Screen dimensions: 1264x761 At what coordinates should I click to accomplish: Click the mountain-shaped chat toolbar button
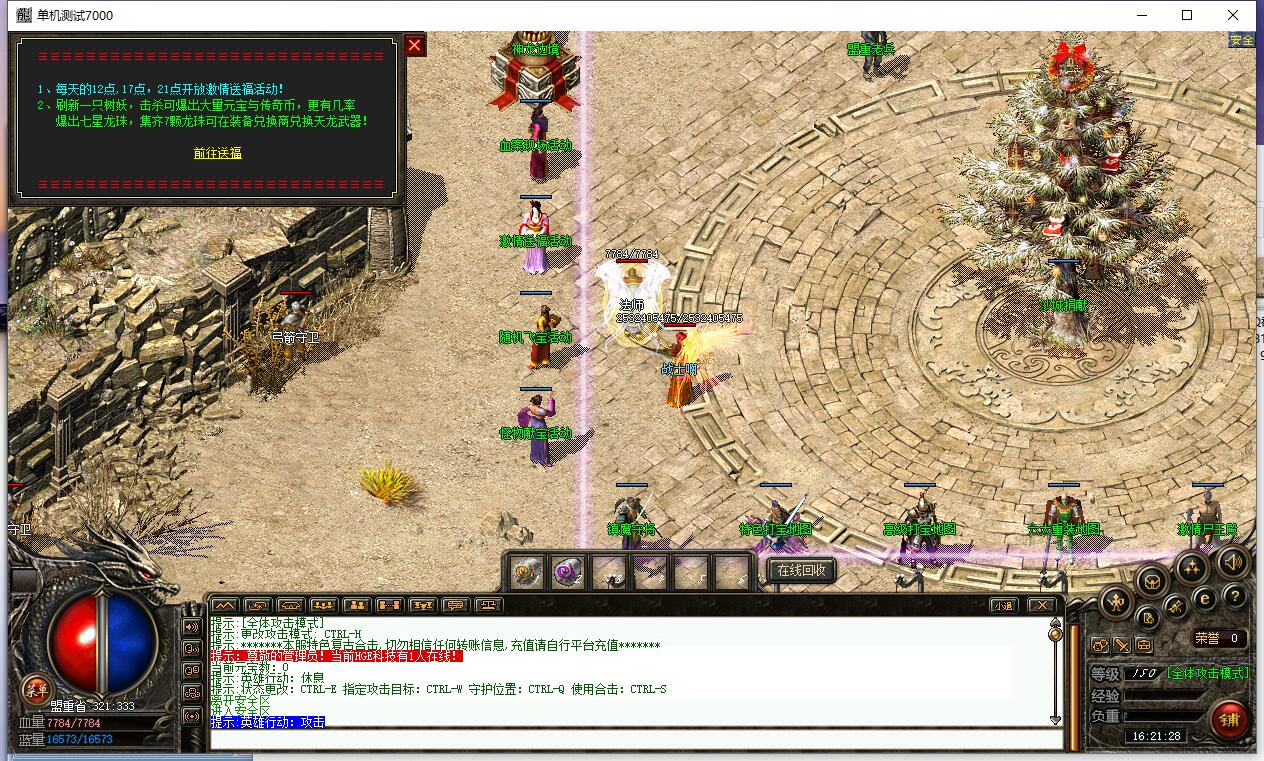224,605
